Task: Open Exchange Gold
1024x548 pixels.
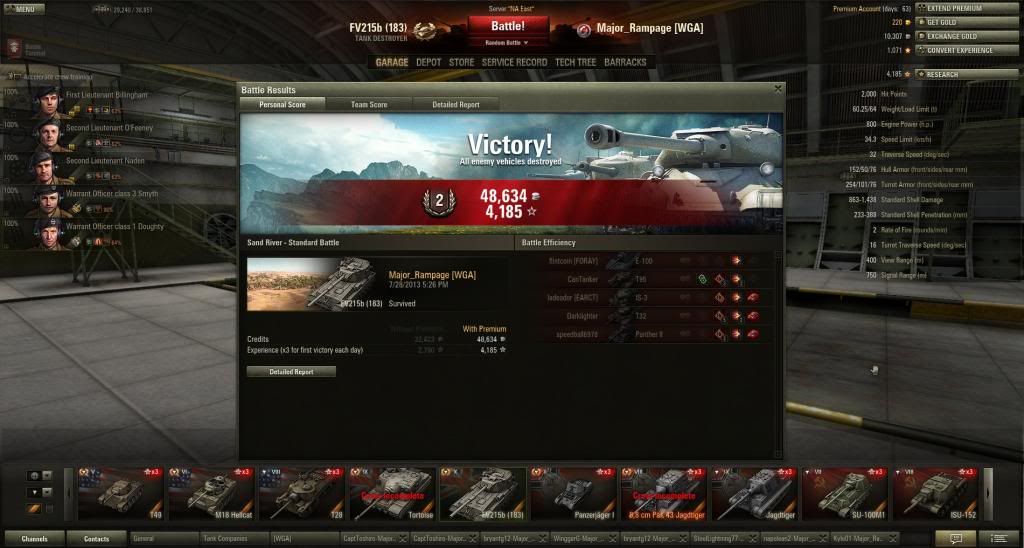Action: coord(953,36)
